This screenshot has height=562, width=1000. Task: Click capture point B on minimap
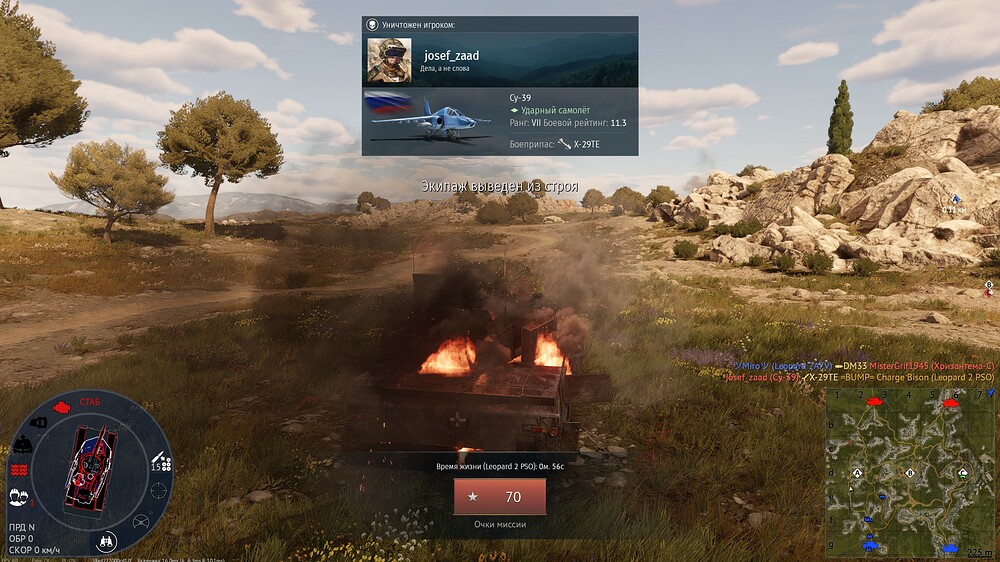pos(909,472)
